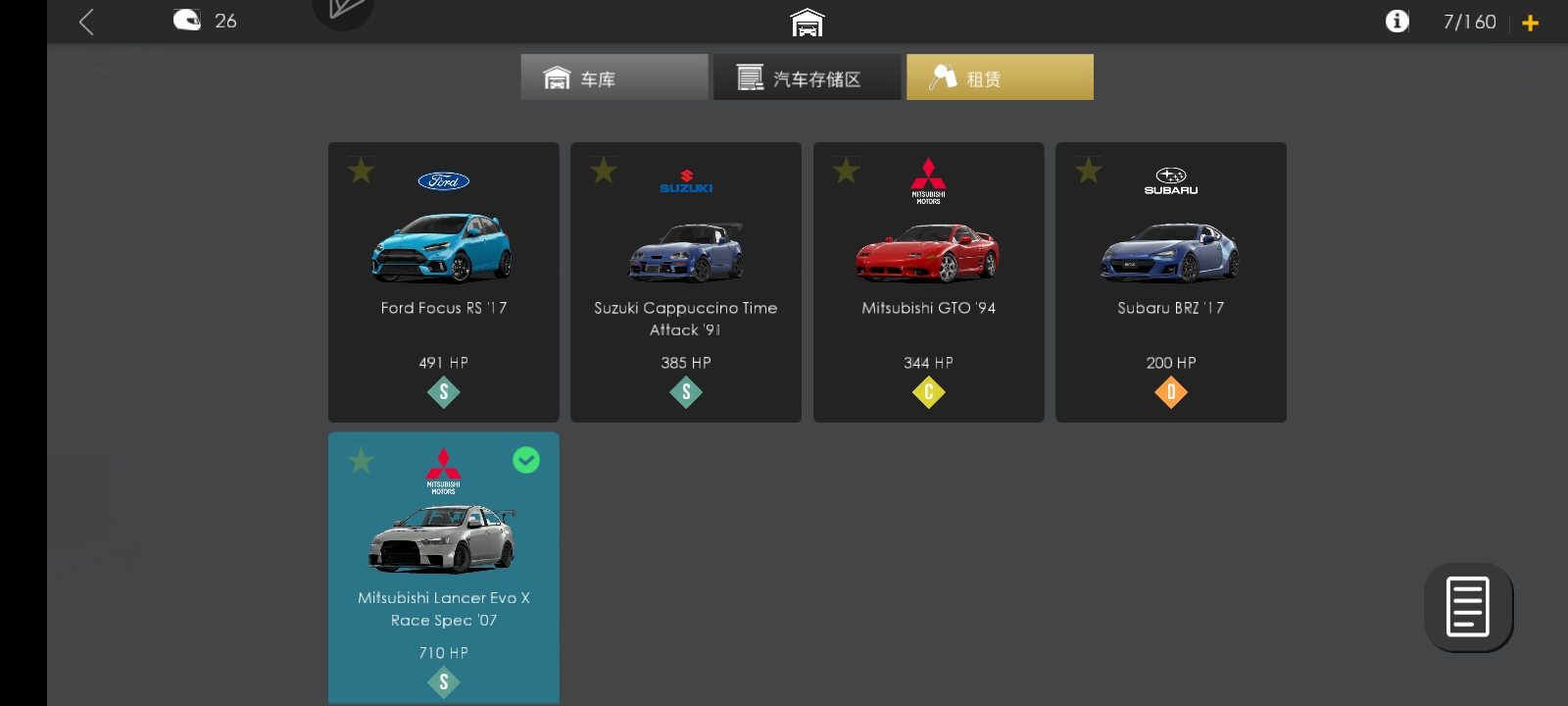Click the green checkmark on Lancer Evo X
This screenshot has width=1568, height=706.
526,460
